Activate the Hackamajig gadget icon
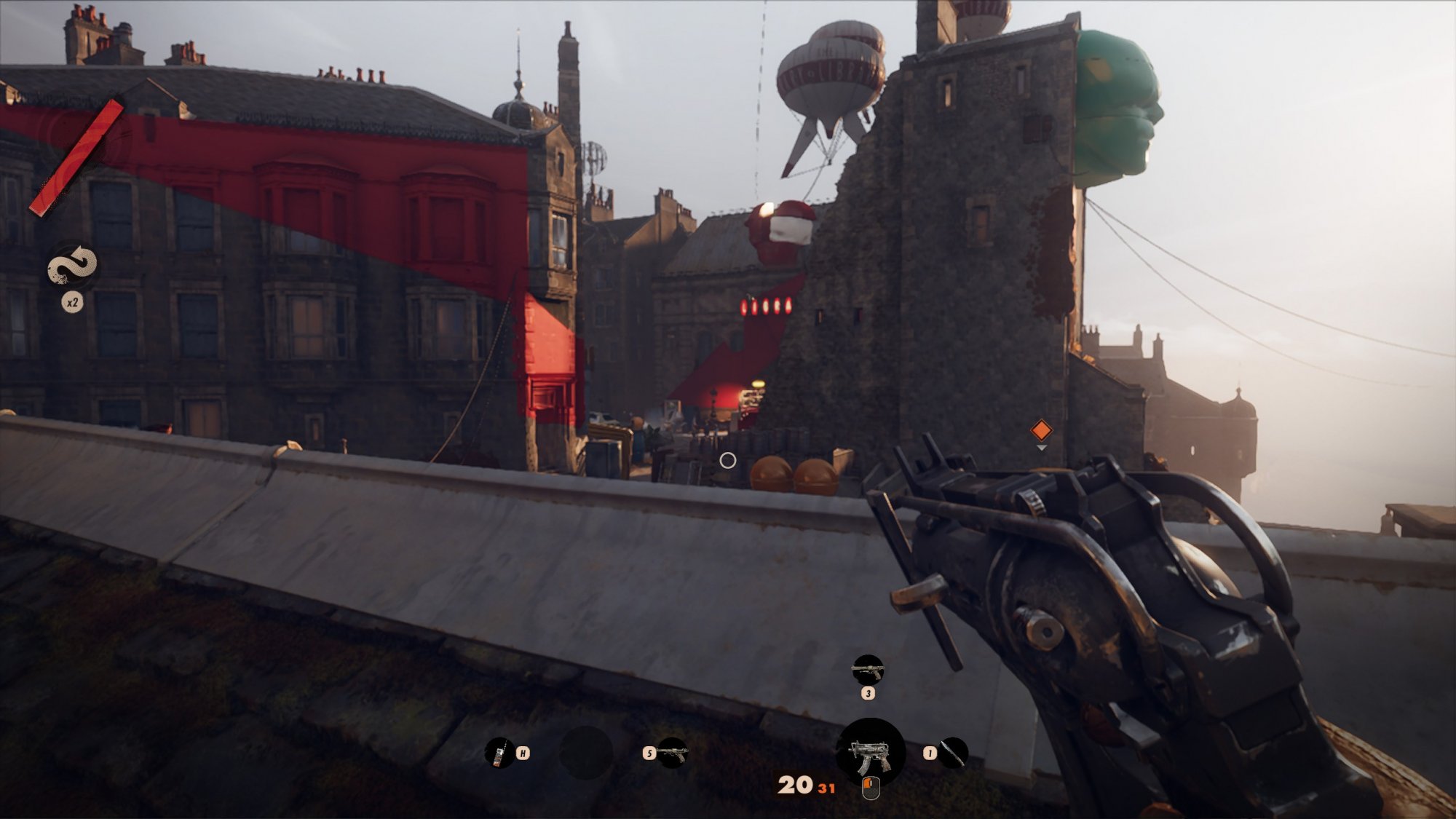Image resolution: width=1456 pixels, height=819 pixels. (499, 753)
